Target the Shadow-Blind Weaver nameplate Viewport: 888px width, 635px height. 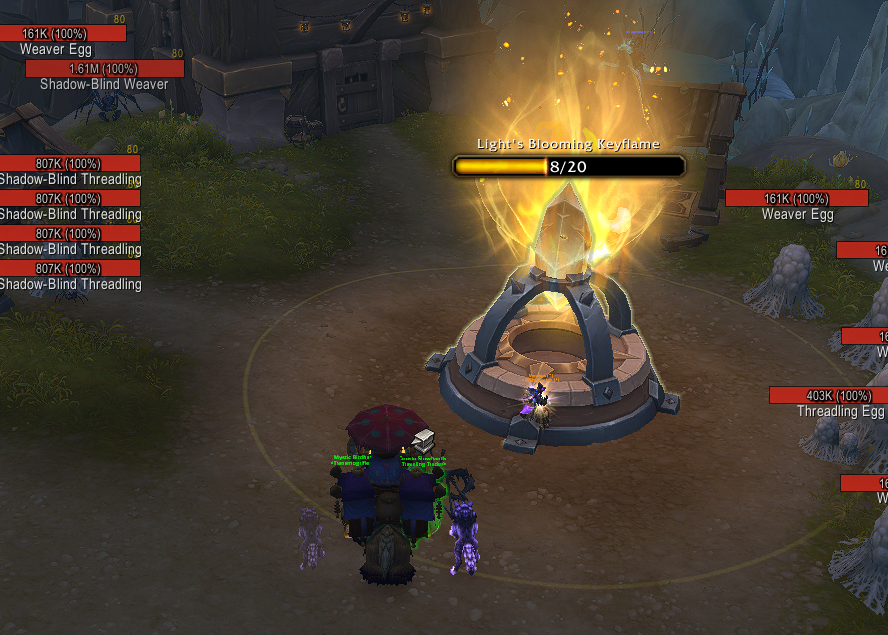tap(104, 69)
